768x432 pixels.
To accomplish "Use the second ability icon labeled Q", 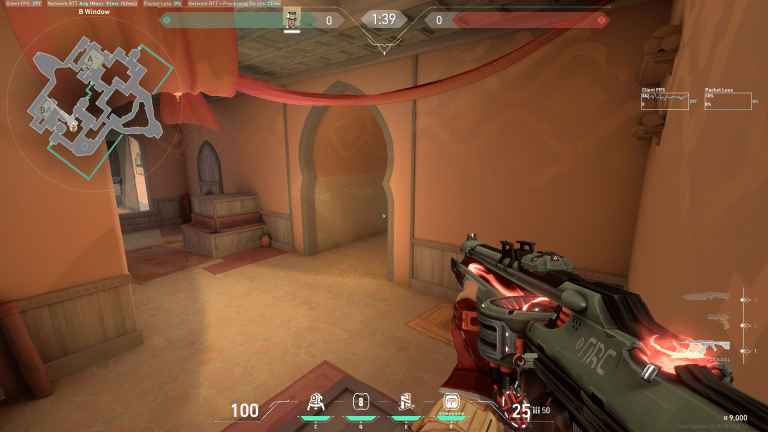I will click(361, 401).
